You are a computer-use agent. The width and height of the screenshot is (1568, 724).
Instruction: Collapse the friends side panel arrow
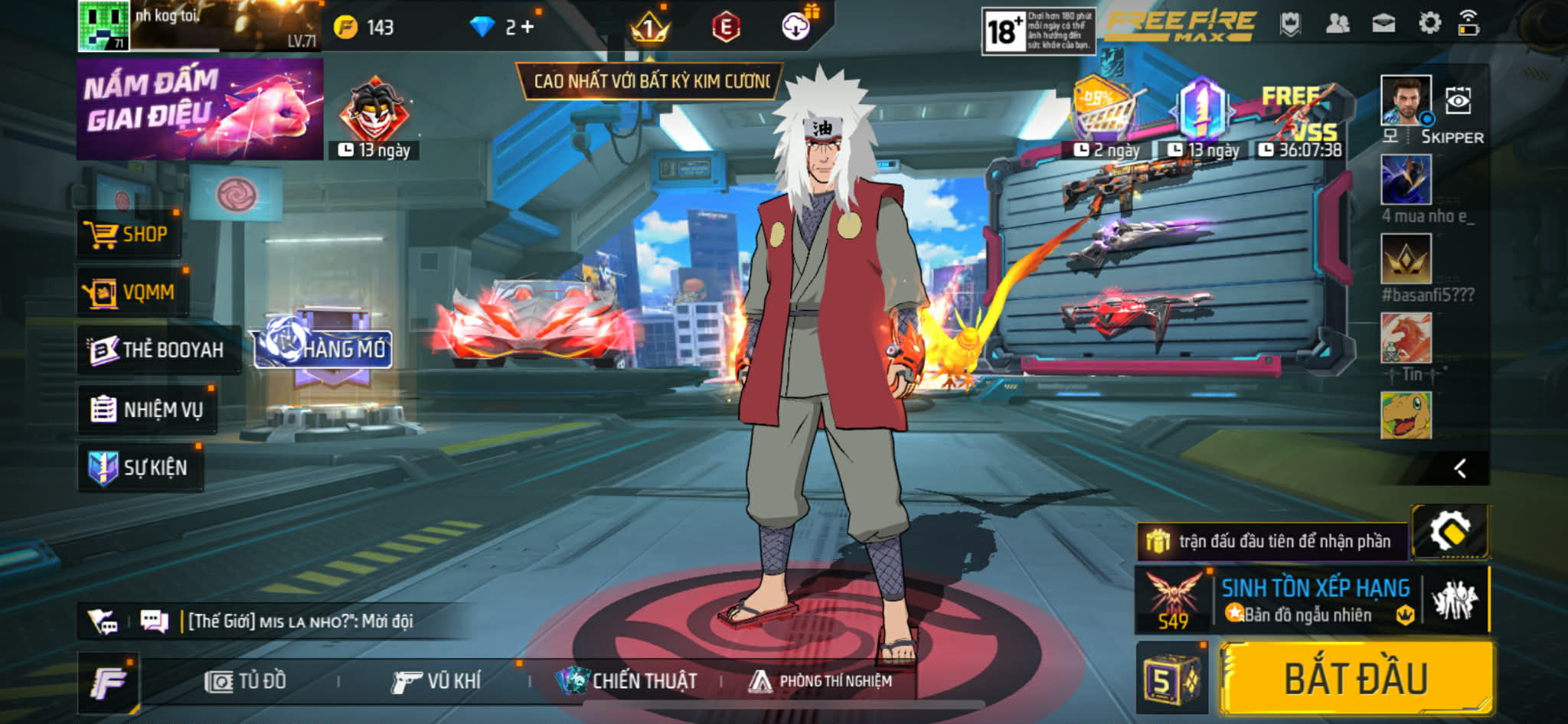point(1460,468)
